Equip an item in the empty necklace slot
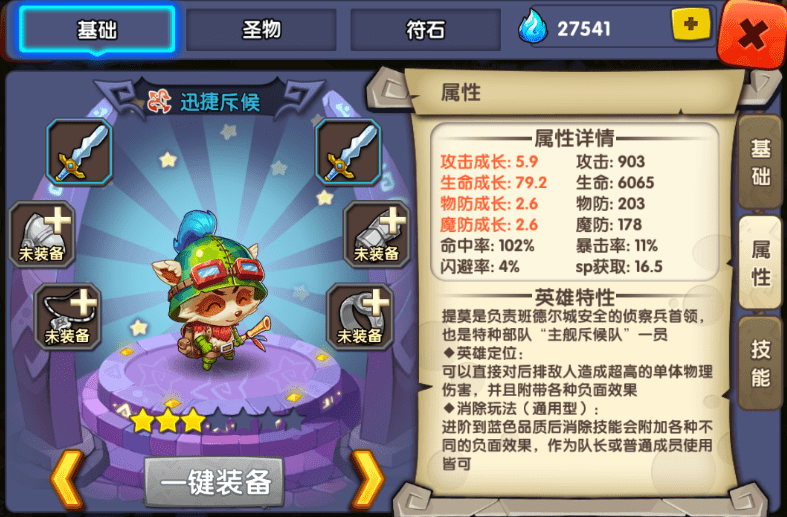The image size is (787, 517). 68,316
